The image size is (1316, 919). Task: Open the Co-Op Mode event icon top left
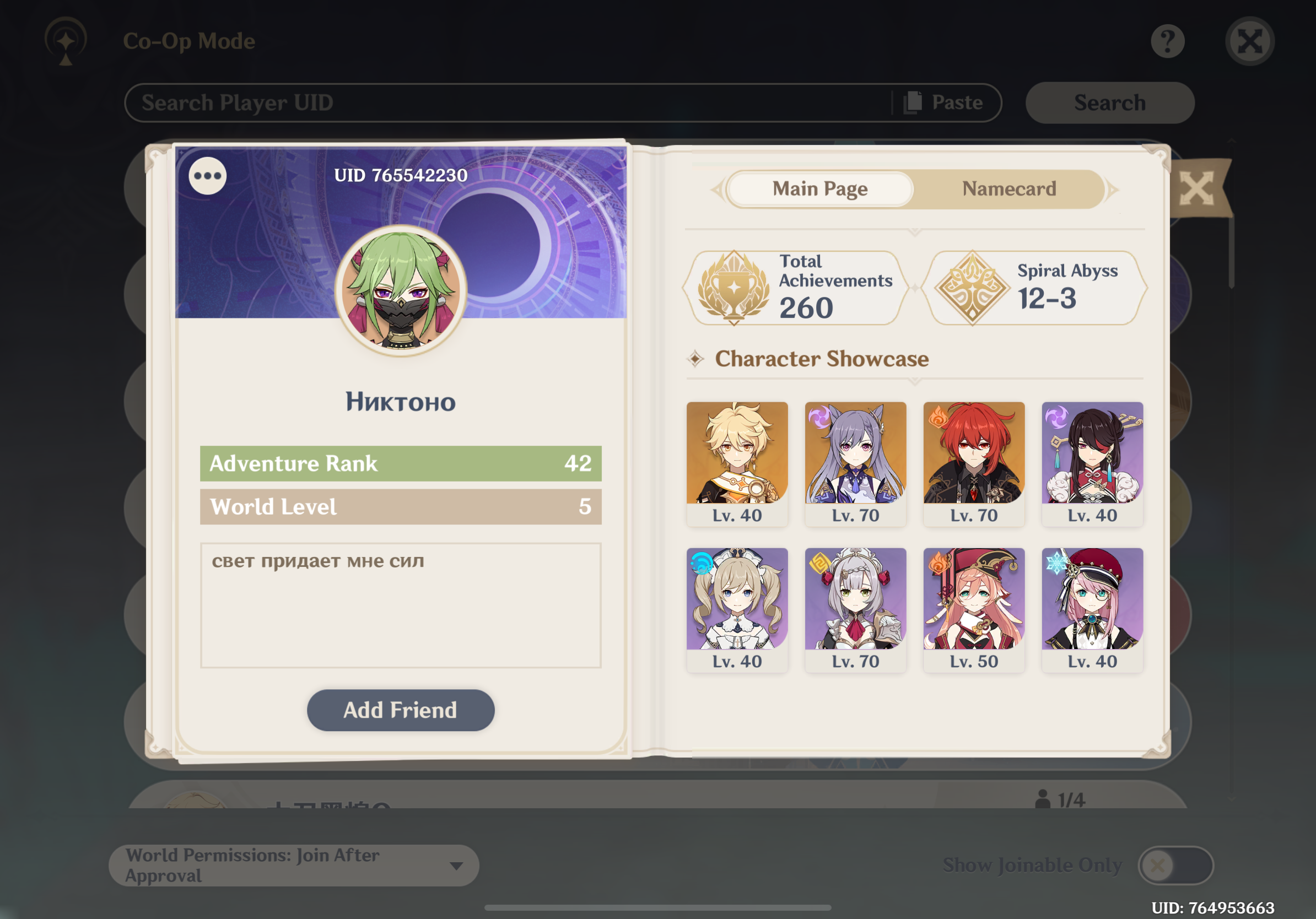pyautogui.click(x=65, y=41)
